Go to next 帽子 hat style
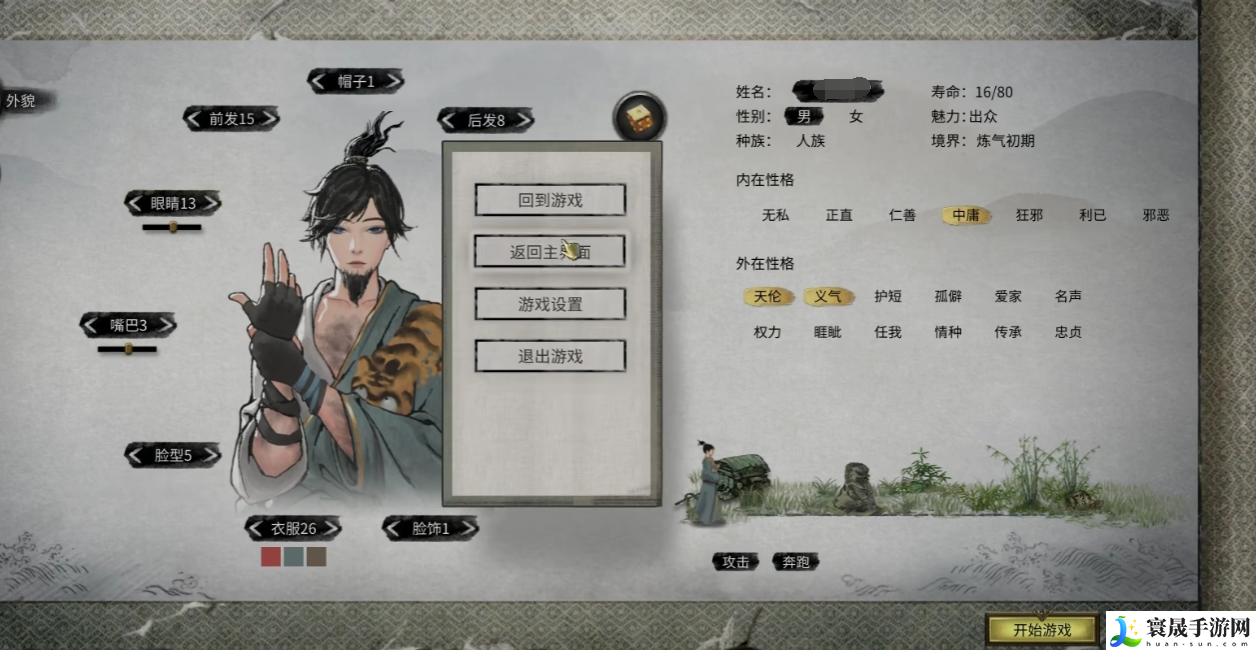The image size is (1256, 650). click(394, 81)
